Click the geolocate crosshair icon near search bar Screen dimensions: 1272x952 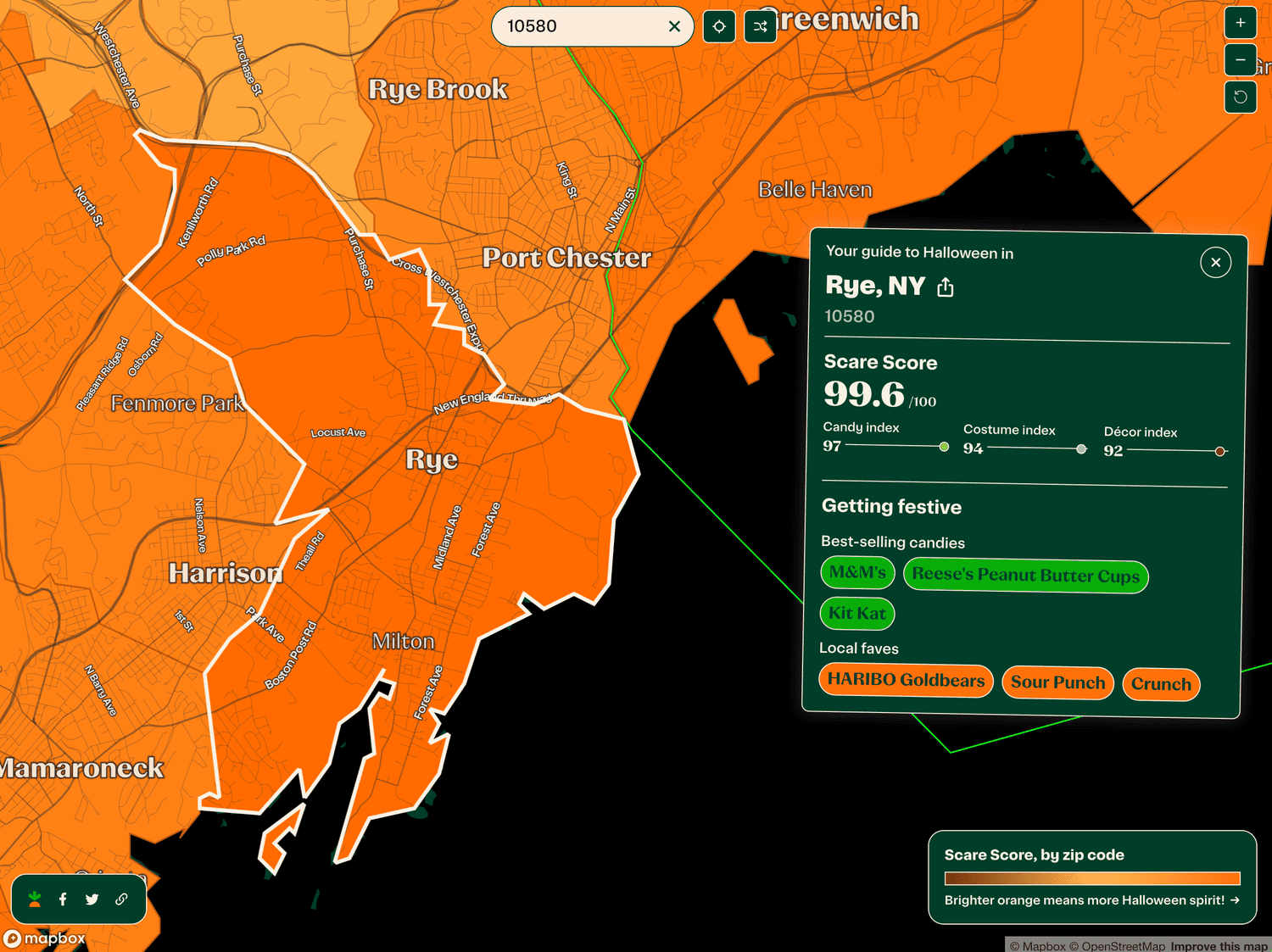[718, 26]
